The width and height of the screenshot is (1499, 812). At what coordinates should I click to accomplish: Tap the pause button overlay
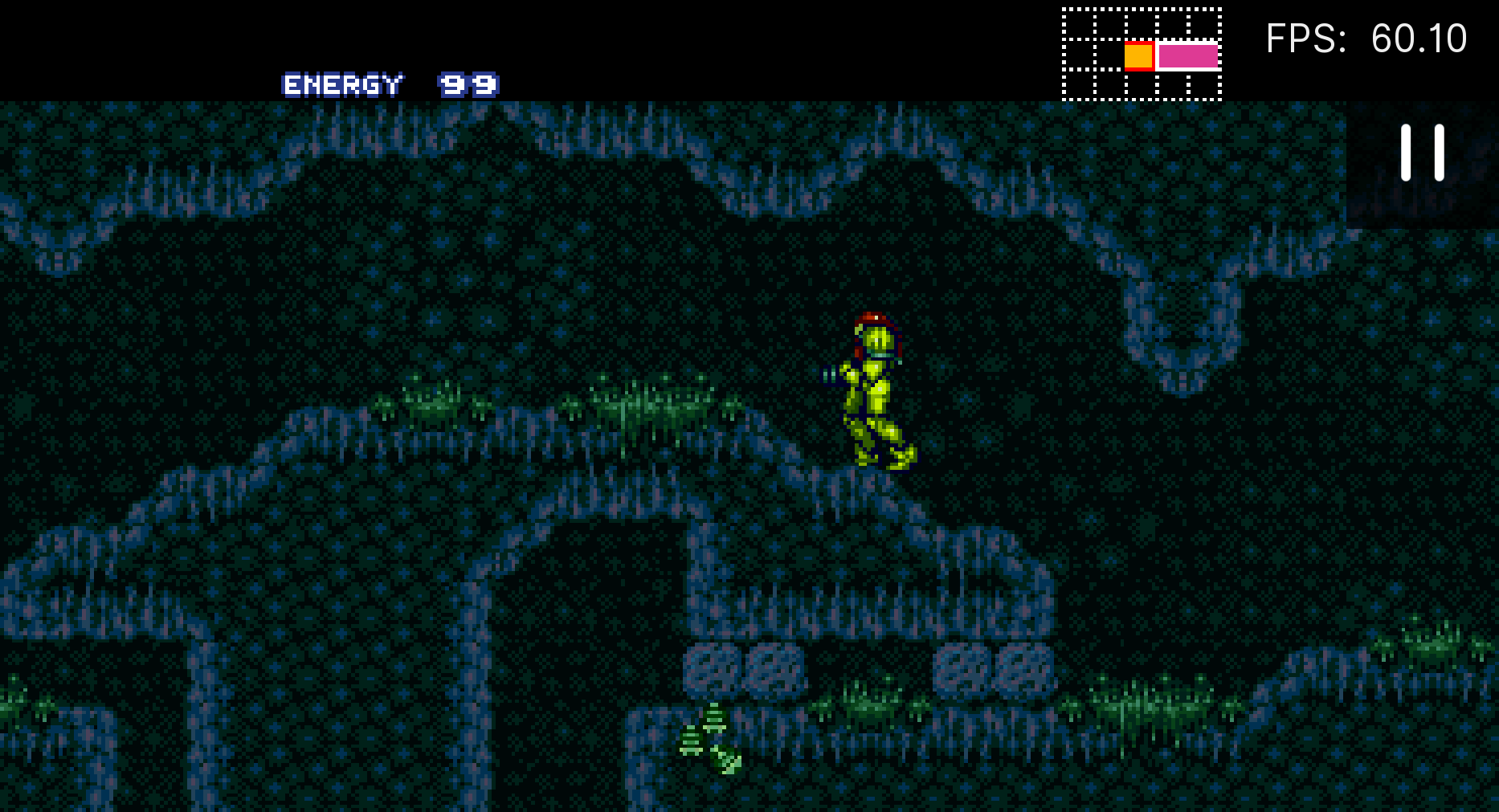(1422, 153)
